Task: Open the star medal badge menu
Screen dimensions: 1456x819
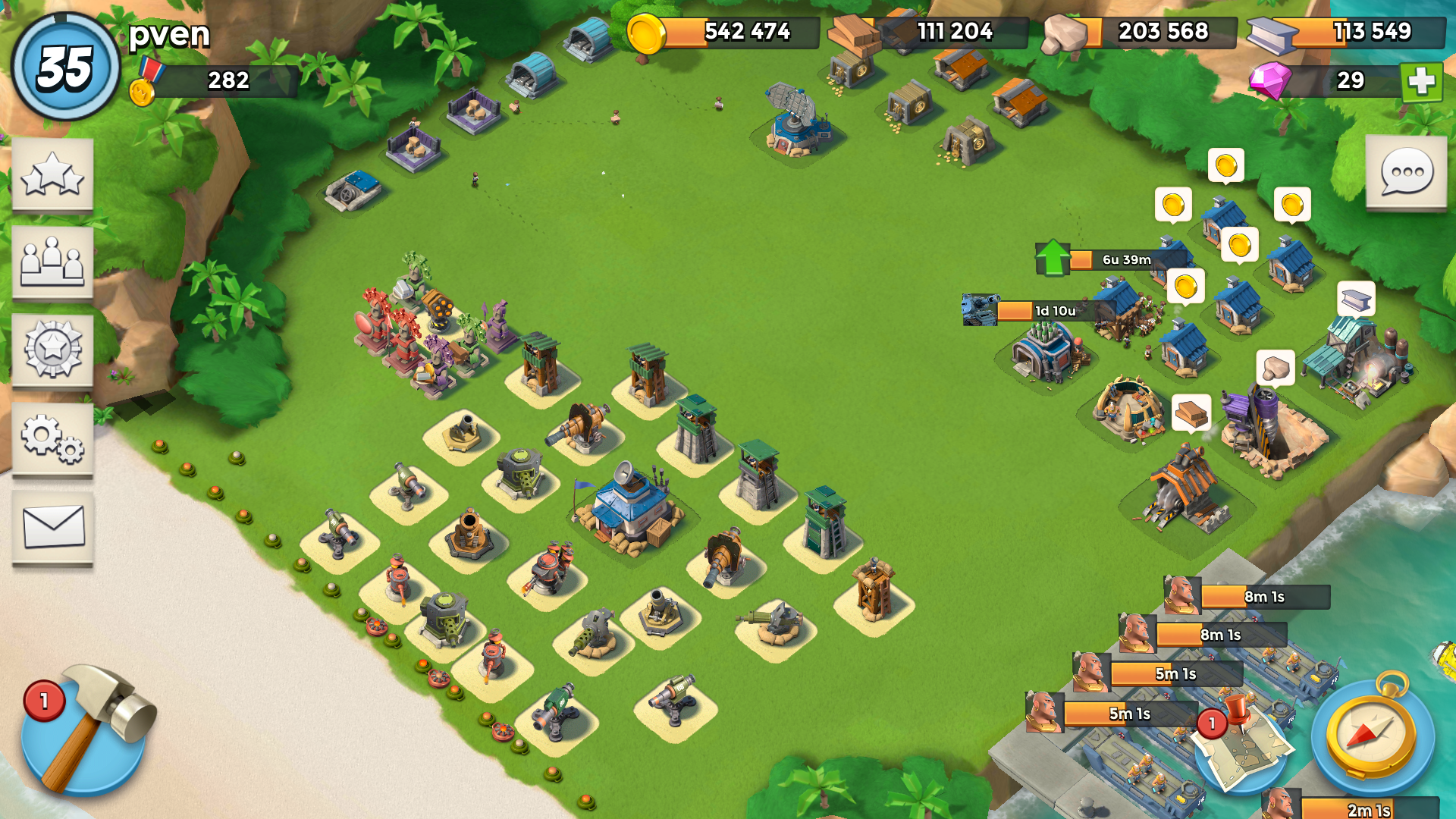Action: (52, 350)
